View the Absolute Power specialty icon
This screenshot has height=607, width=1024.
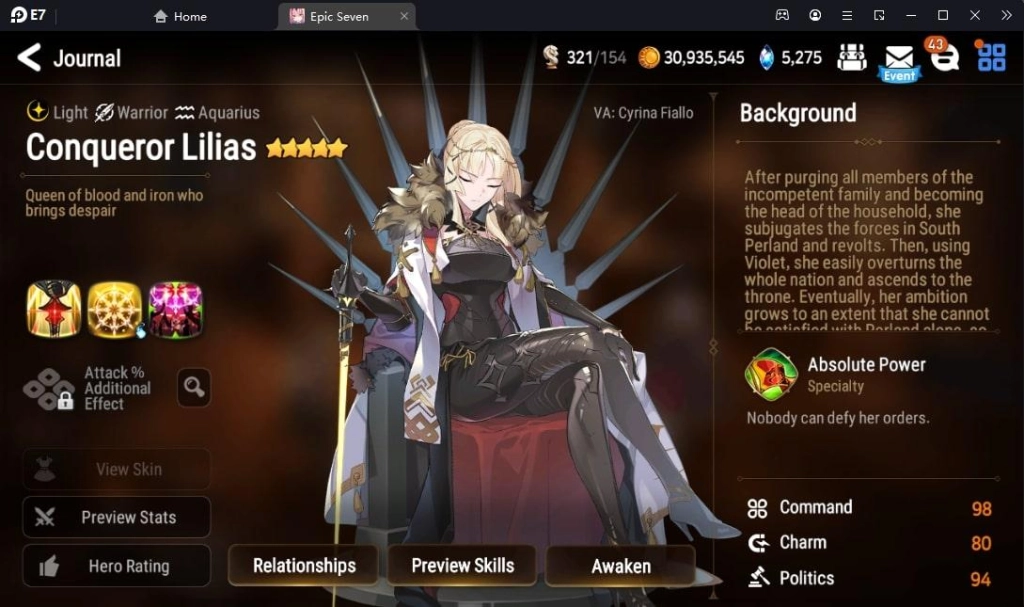click(771, 373)
